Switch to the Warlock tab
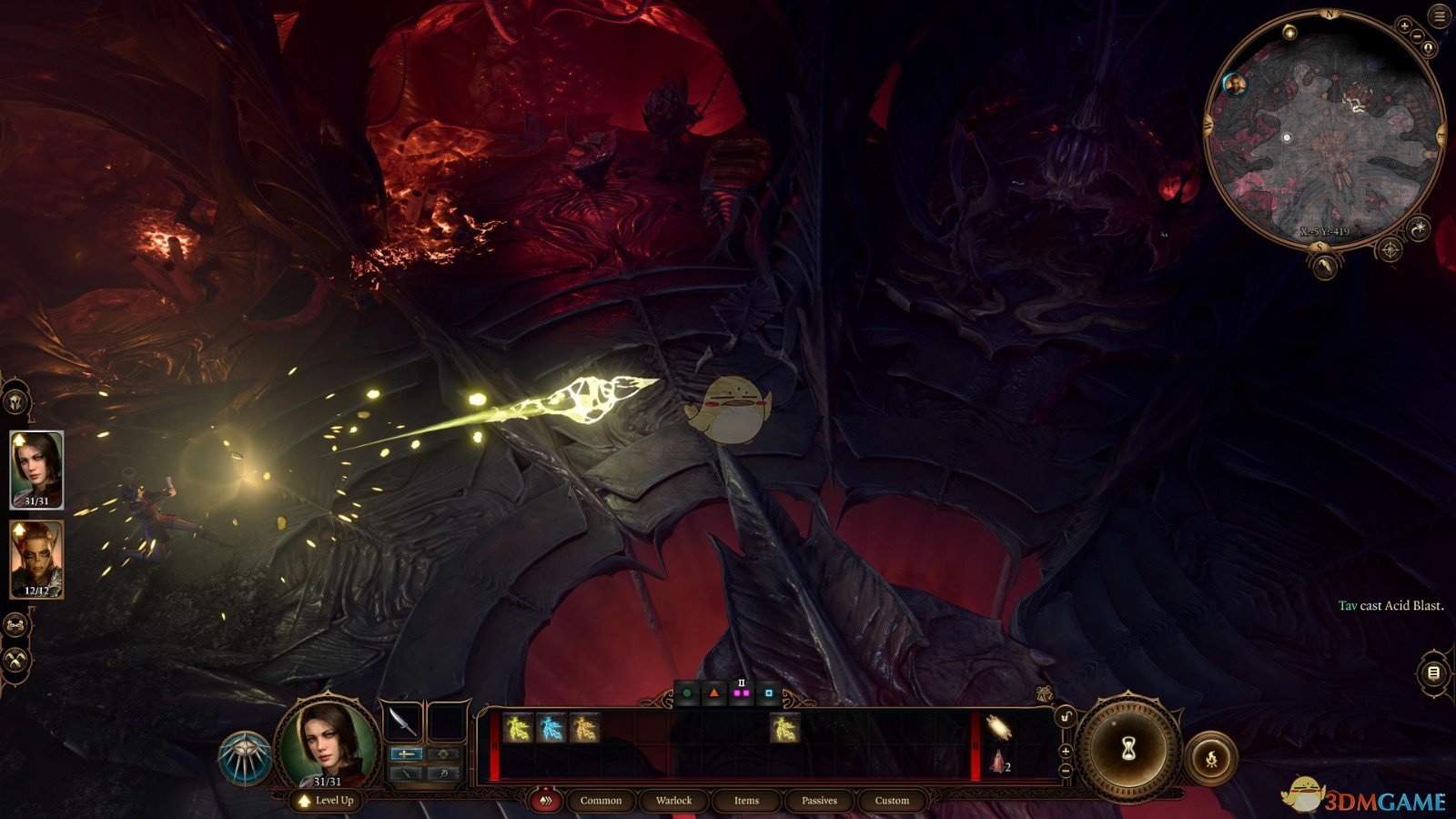 [x=673, y=801]
